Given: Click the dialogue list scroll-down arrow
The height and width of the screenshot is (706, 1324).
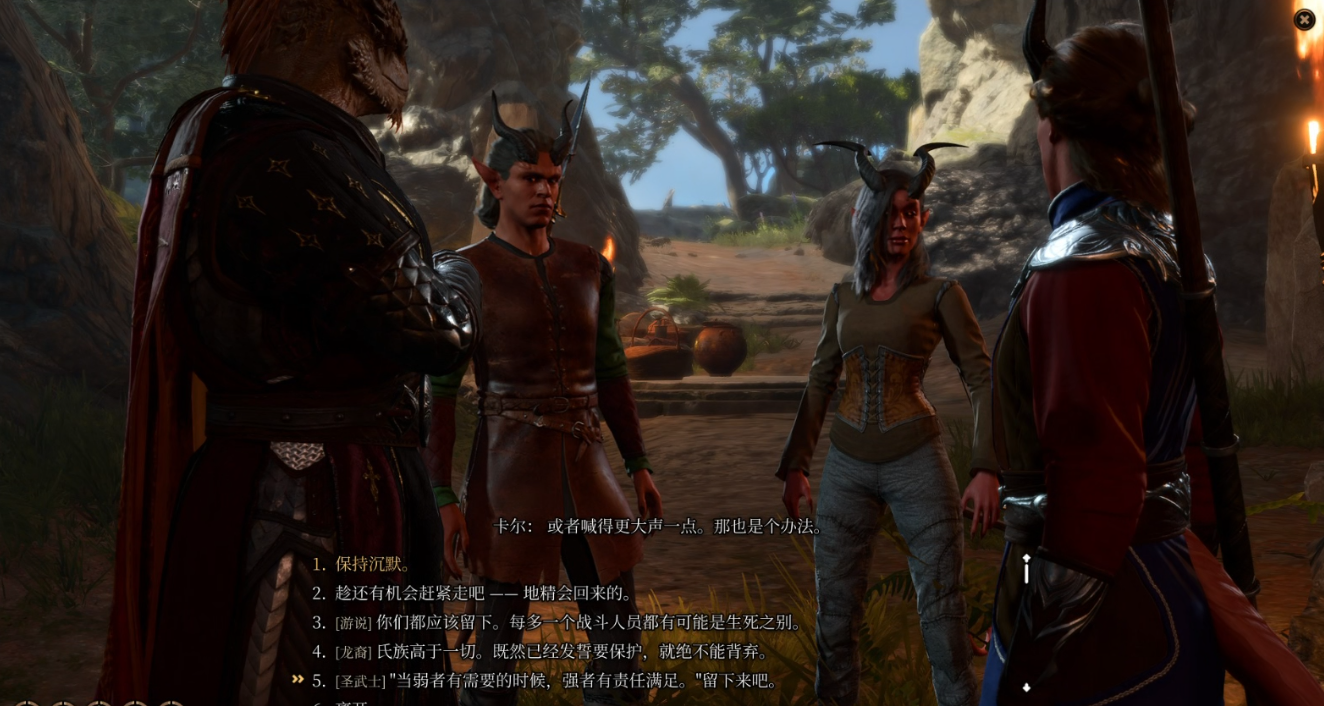Looking at the screenshot, I should coord(1026,687).
